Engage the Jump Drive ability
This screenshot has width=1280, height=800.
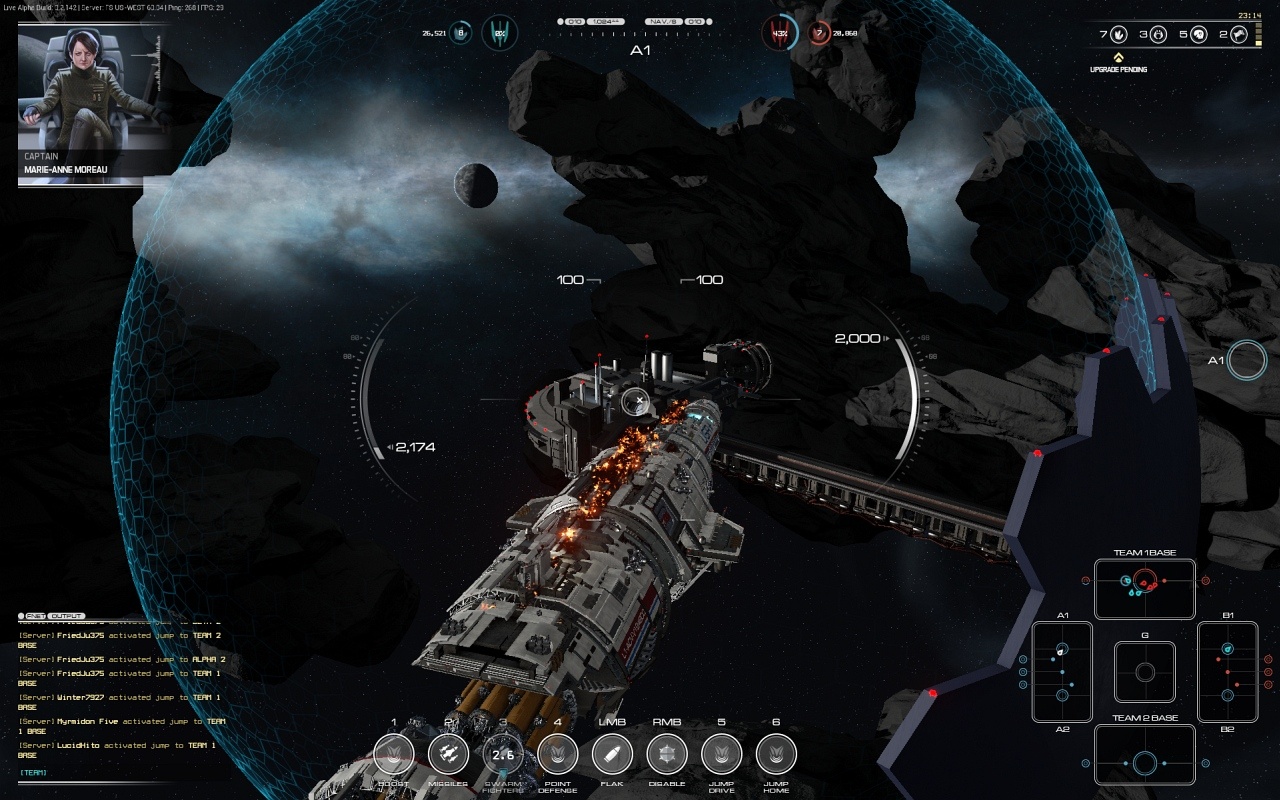pyautogui.click(x=722, y=754)
